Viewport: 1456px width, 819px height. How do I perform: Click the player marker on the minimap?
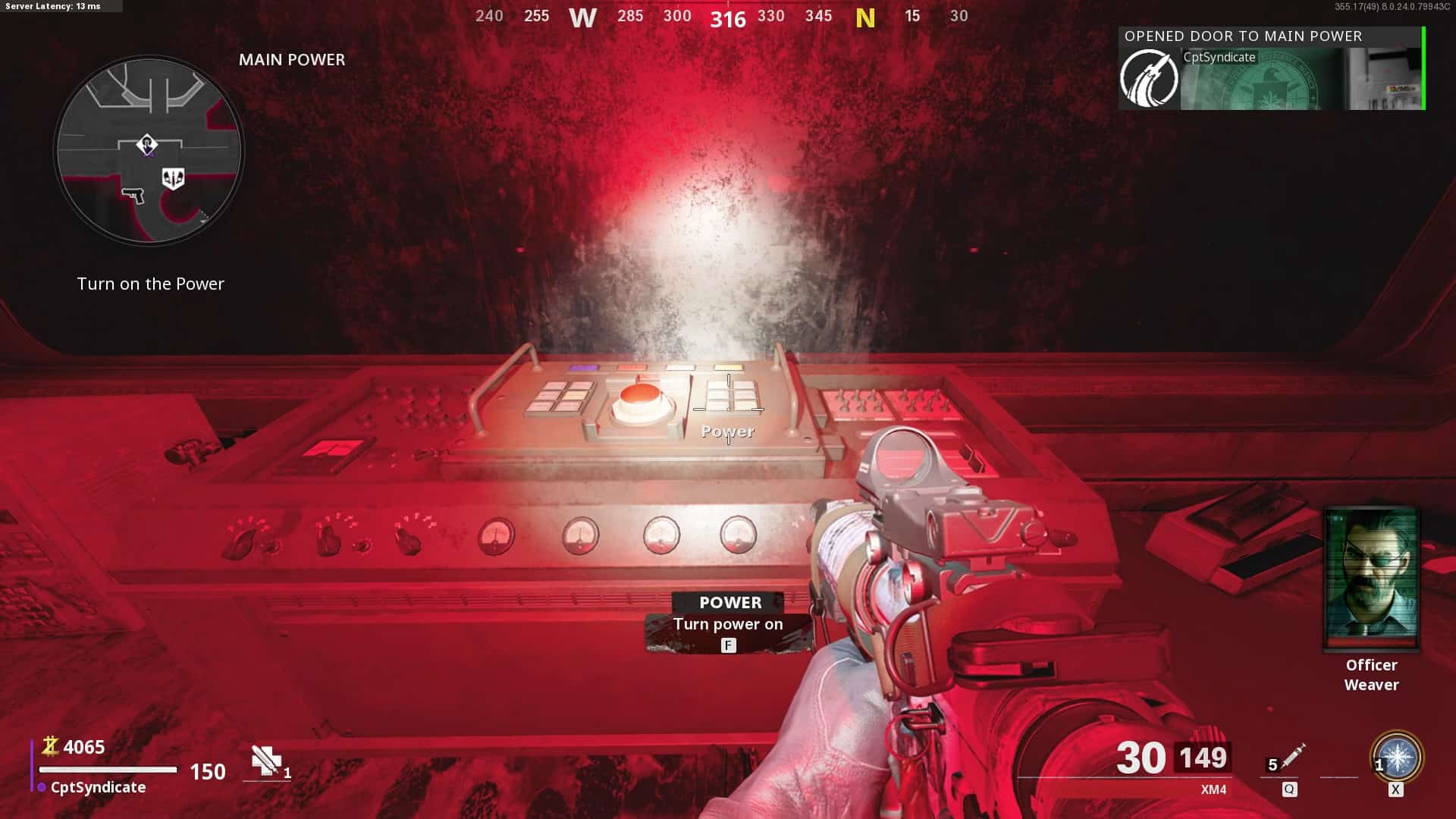(146, 144)
